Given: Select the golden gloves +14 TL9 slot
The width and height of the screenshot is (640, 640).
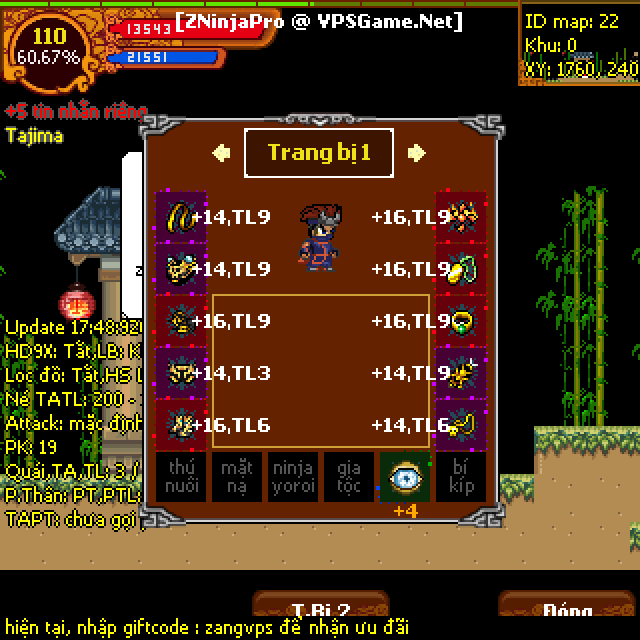Looking at the screenshot, I should point(181,269).
